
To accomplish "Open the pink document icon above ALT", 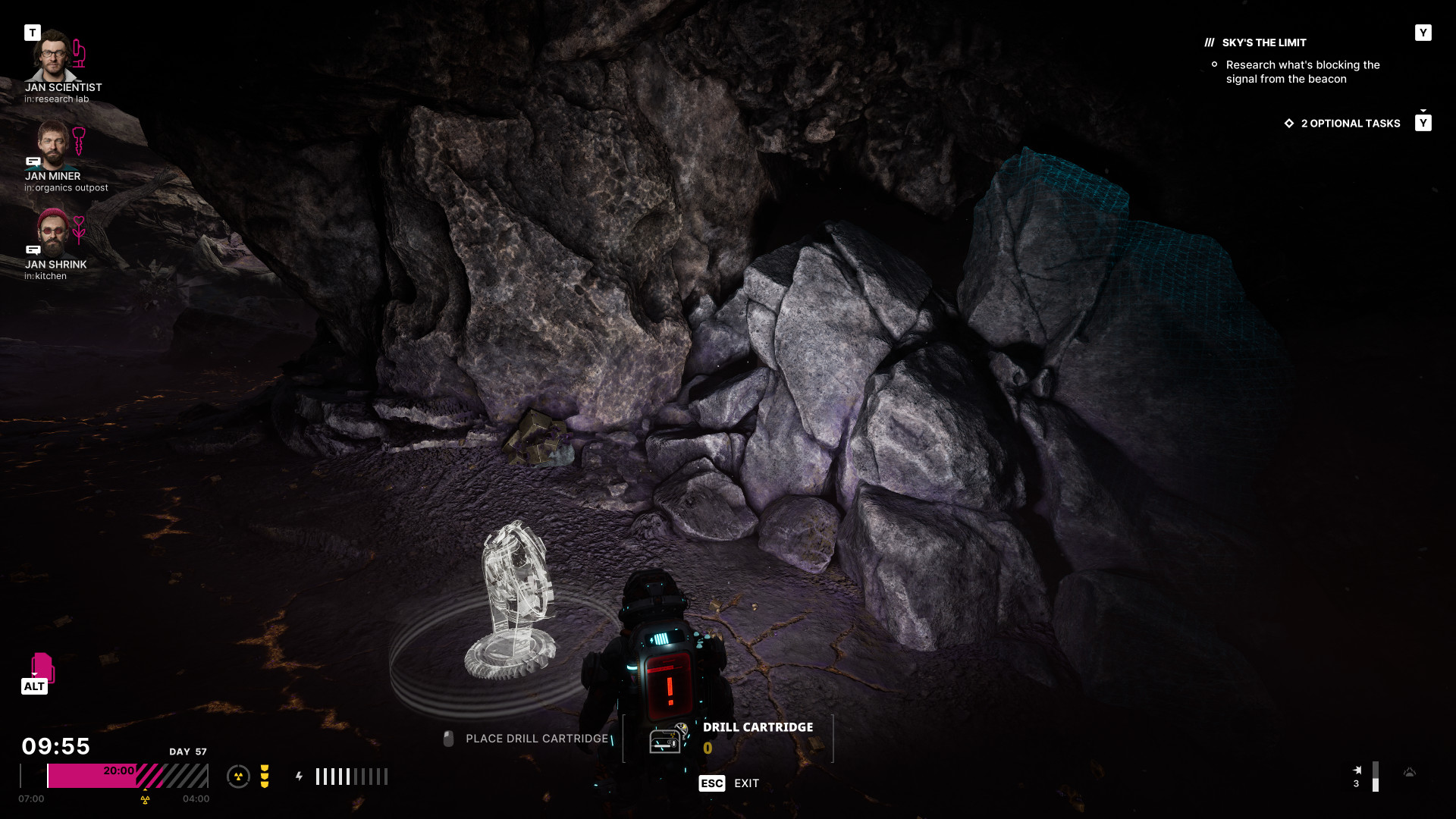I will pyautogui.click(x=42, y=666).
